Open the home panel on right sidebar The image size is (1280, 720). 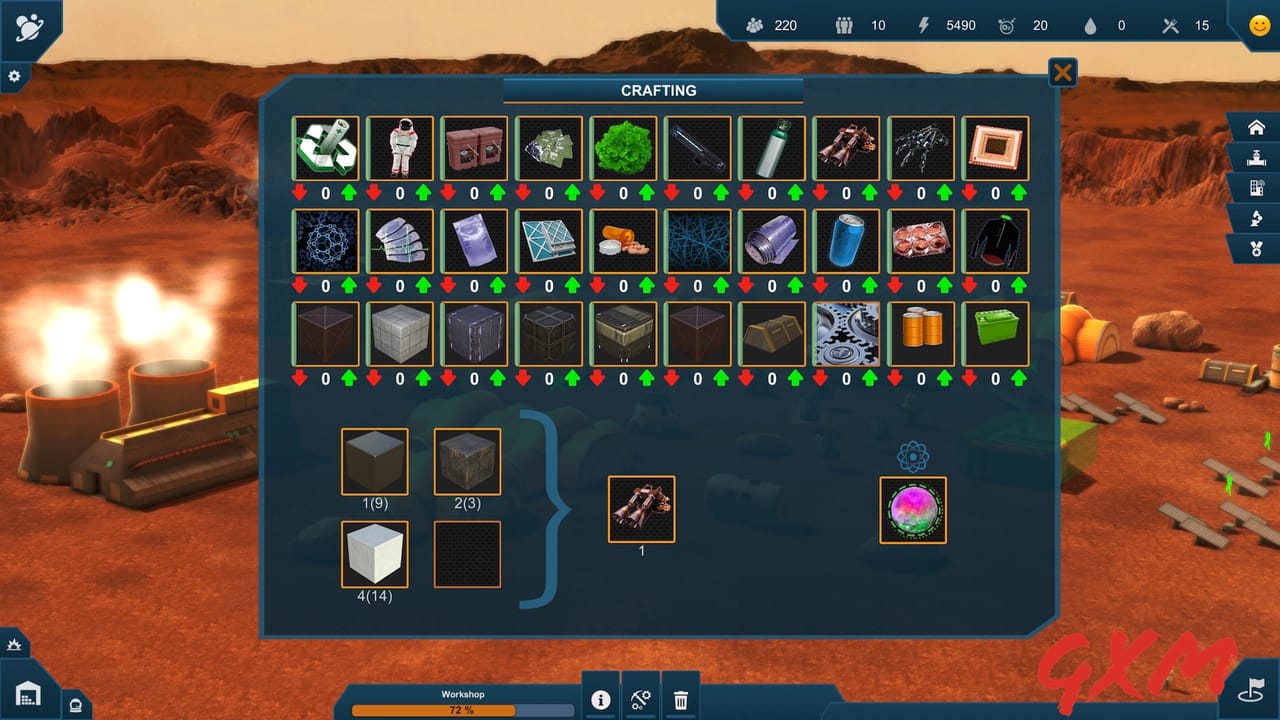1257,127
